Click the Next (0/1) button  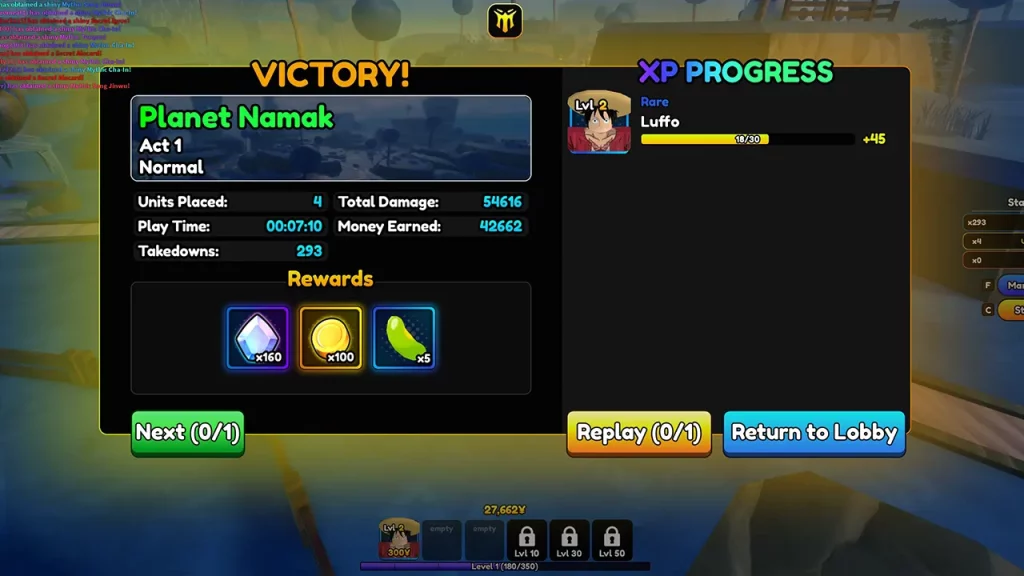click(188, 433)
